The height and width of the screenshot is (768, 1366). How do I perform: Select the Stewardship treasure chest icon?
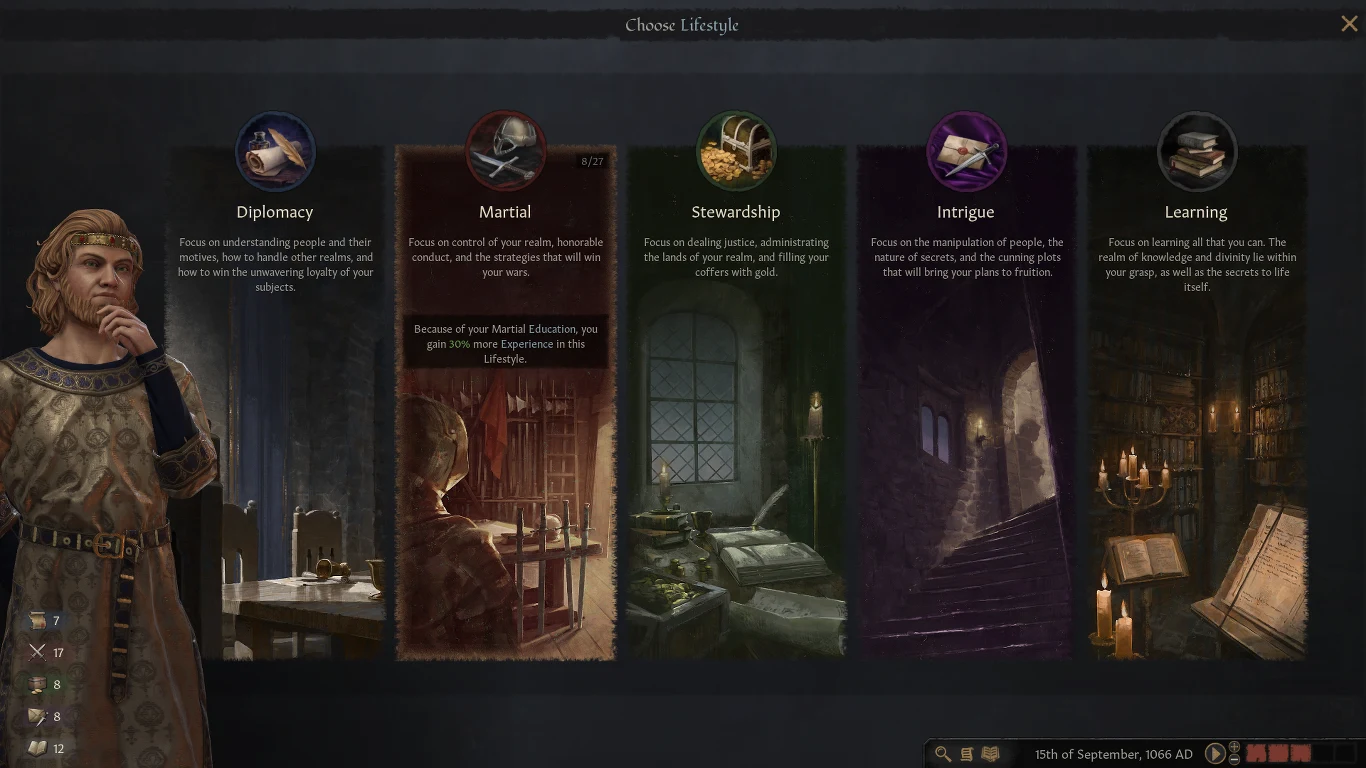pyautogui.click(x=736, y=151)
